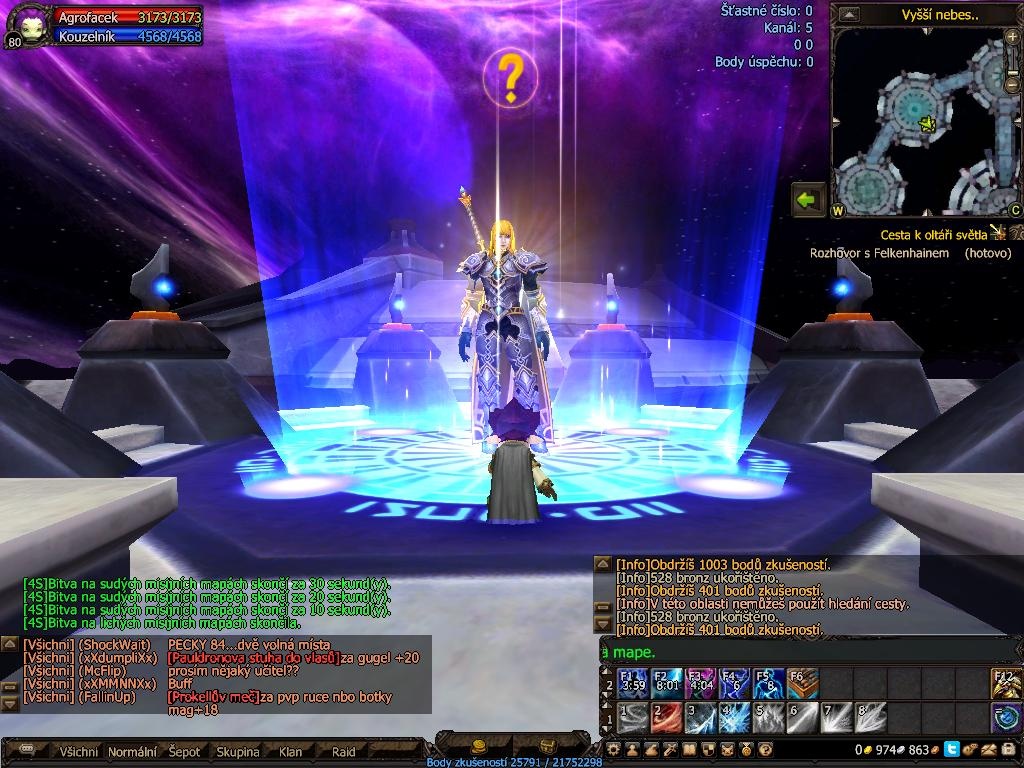Open the Skupina party chat tab
Image resolution: width=1024 pixels, height=768 pixels.
click(x=237, y=751)
